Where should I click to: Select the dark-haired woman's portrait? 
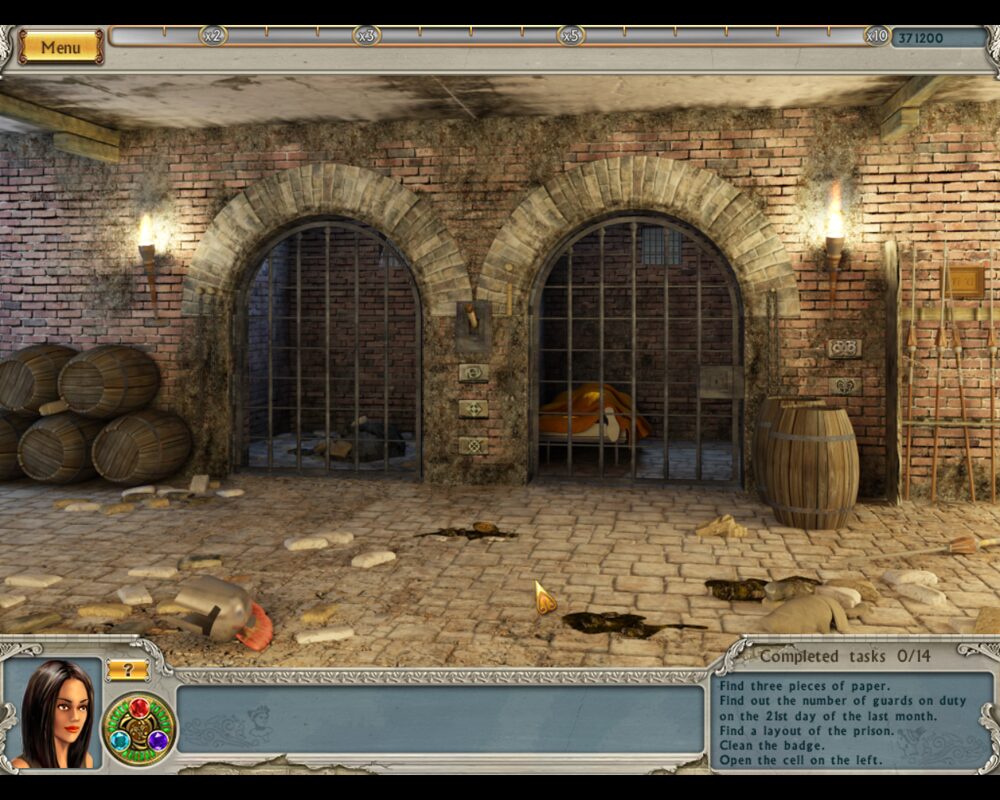pyautogui.click(x=54, y=715)
